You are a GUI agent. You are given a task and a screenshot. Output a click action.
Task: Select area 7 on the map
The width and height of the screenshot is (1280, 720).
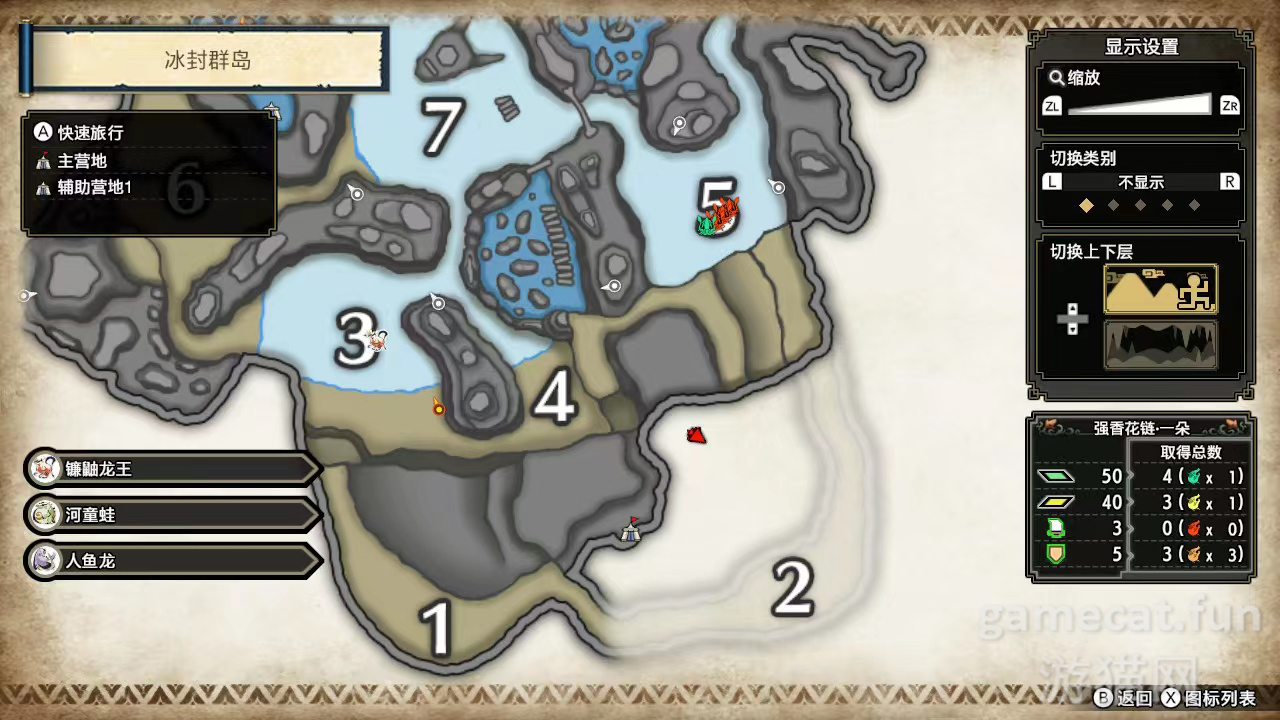pyautogui.click(x=441, y=128)
